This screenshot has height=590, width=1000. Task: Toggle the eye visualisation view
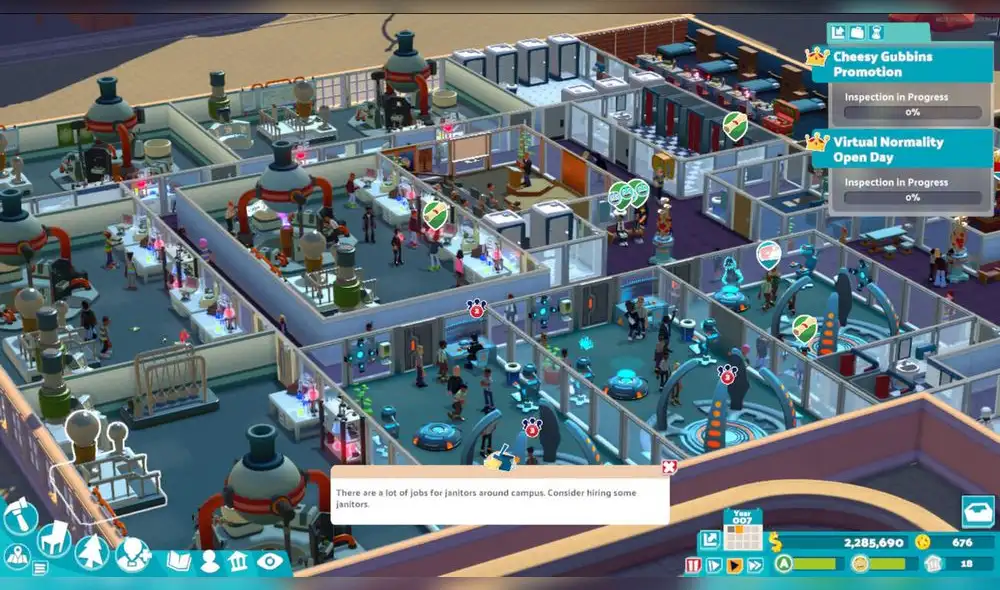coord(269,561)
